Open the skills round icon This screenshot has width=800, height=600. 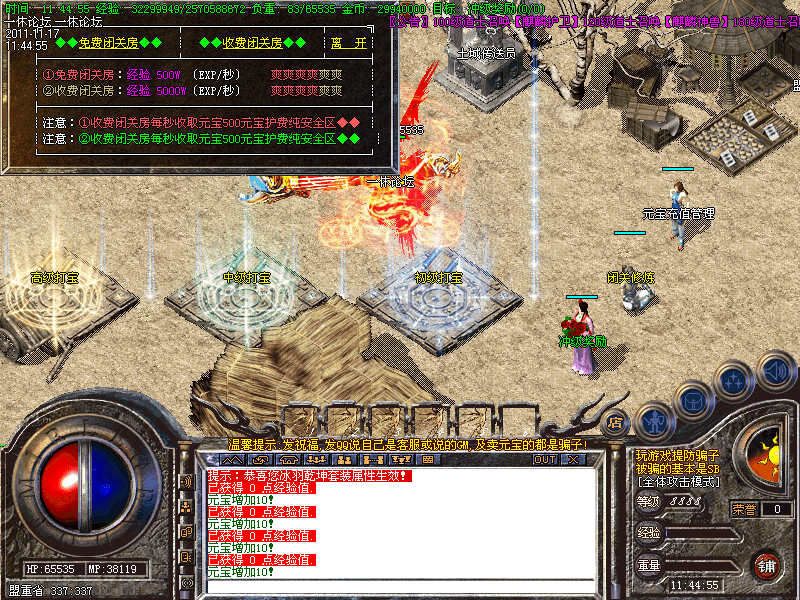pyautogui.click(x=734, y=382)
